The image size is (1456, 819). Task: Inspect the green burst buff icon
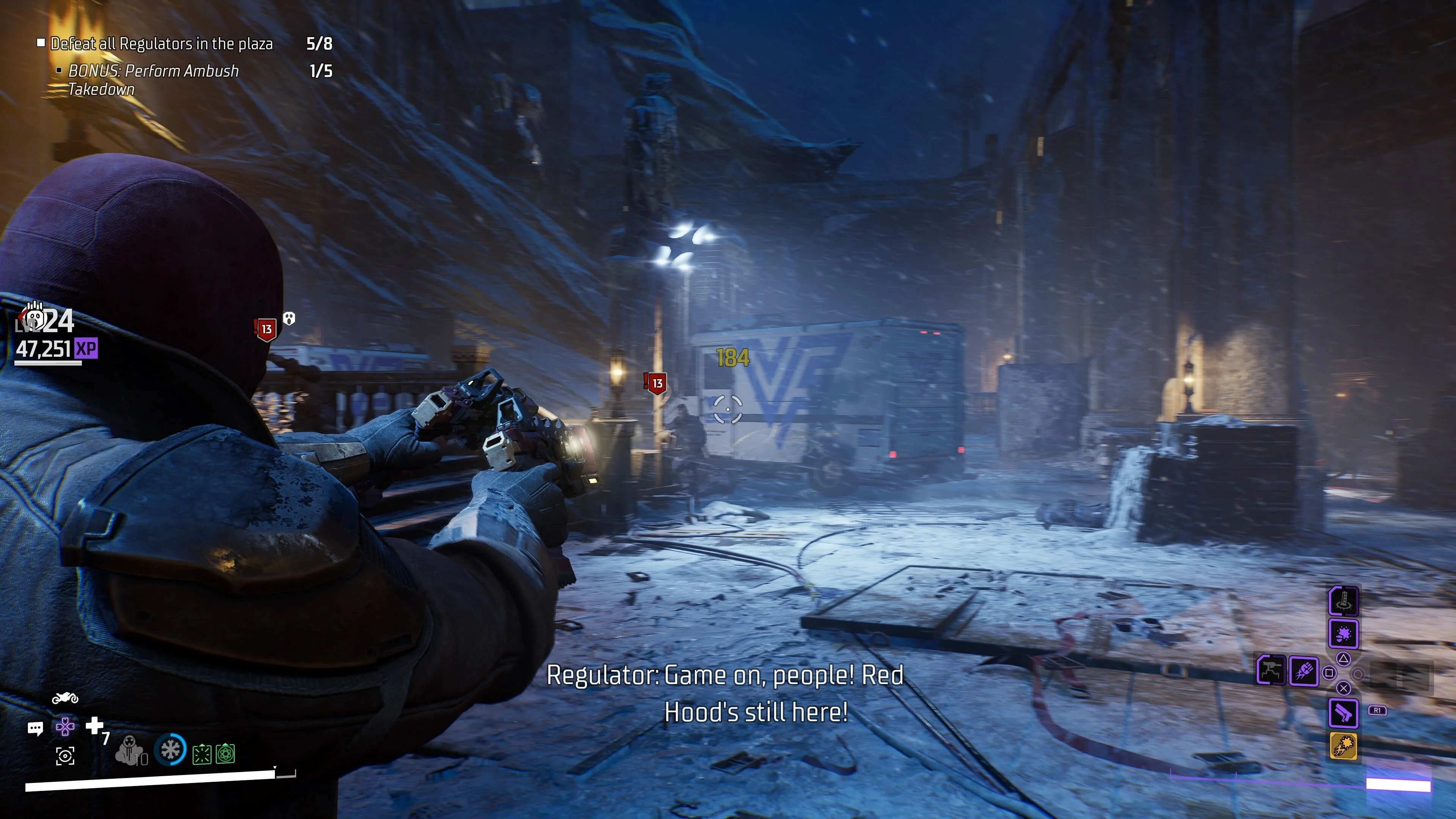(x=202, y=754)
